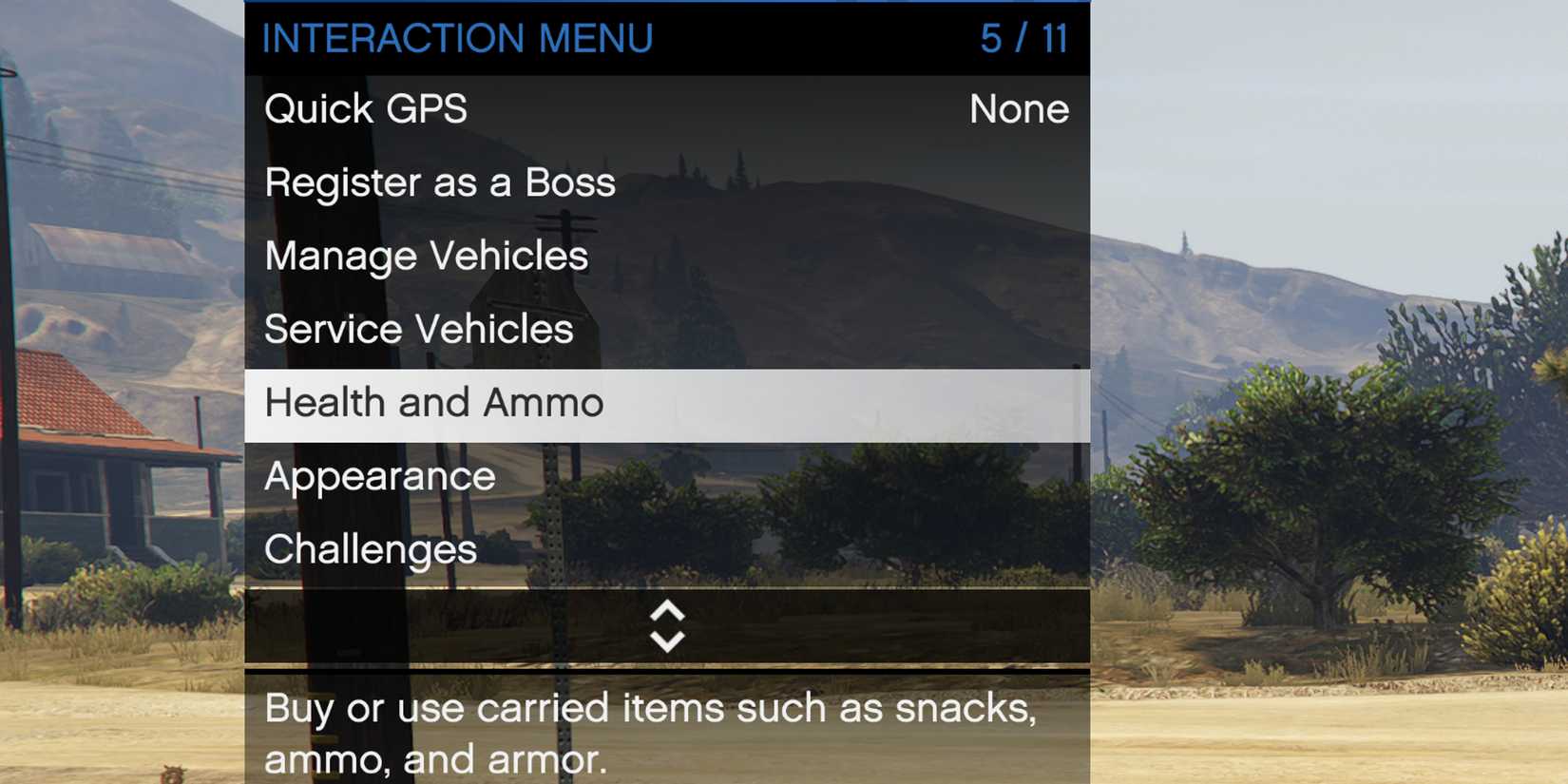The width and height of the screenshot is (1568, 784).
Task: Click the scroll-down chevron below Challenges
Action: 667,639
